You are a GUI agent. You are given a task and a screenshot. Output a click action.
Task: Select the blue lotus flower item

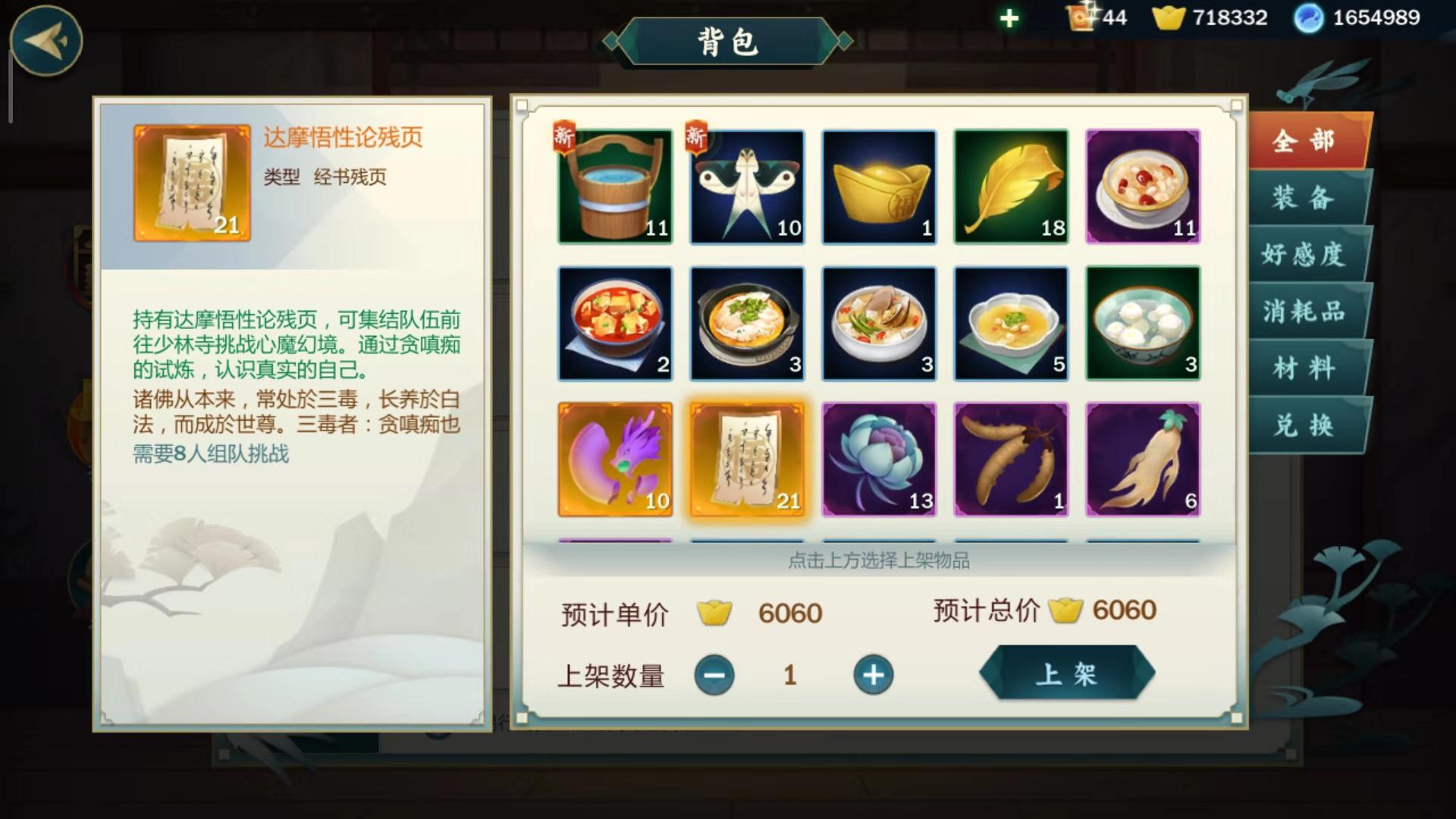point(878,460)
